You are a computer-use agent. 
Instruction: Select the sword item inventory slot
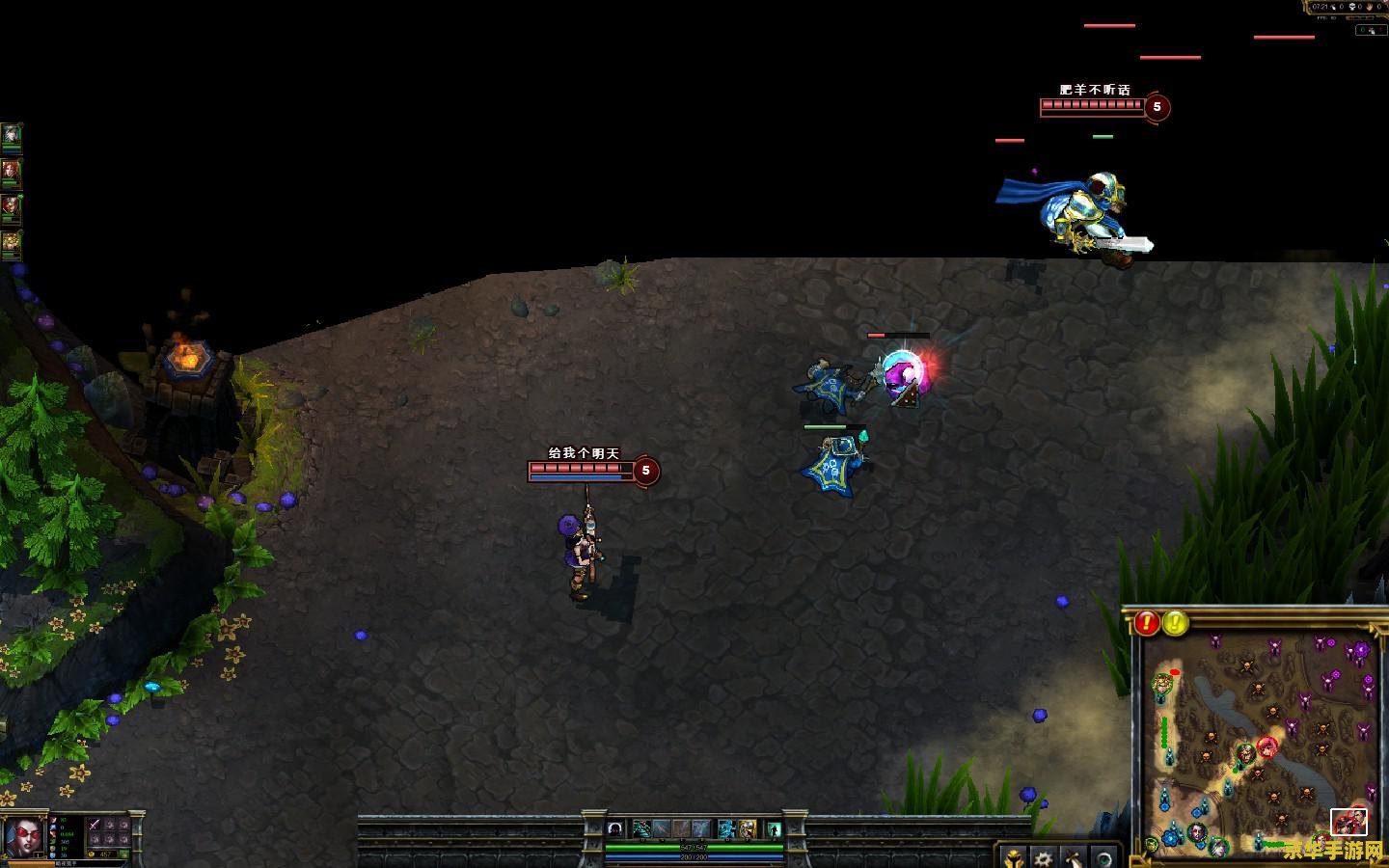pos(94,825)
